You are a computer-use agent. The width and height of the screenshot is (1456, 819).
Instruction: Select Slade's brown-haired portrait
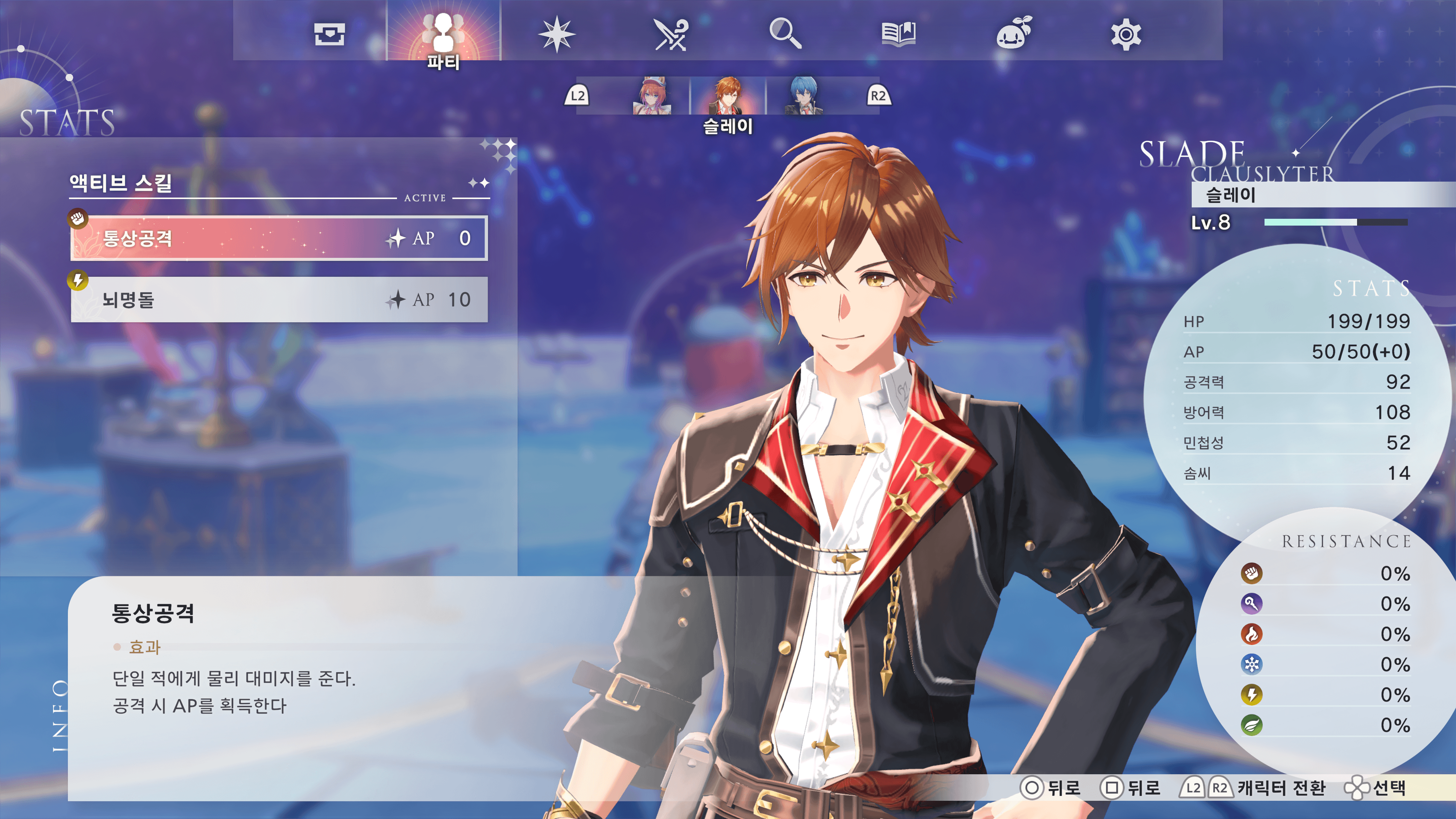pos(728,96)
